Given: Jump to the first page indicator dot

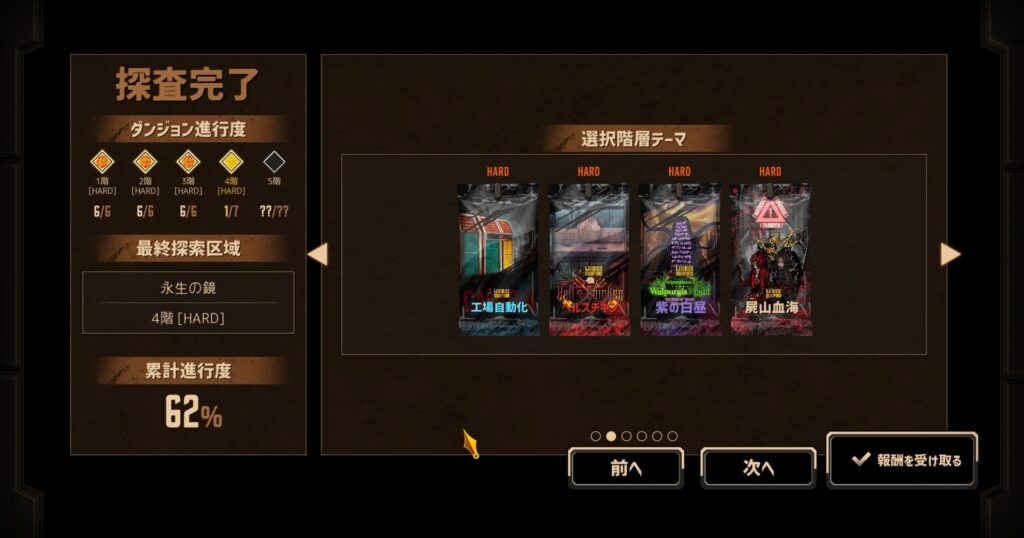Looking at the screenshot, I should tap(596, 436).
